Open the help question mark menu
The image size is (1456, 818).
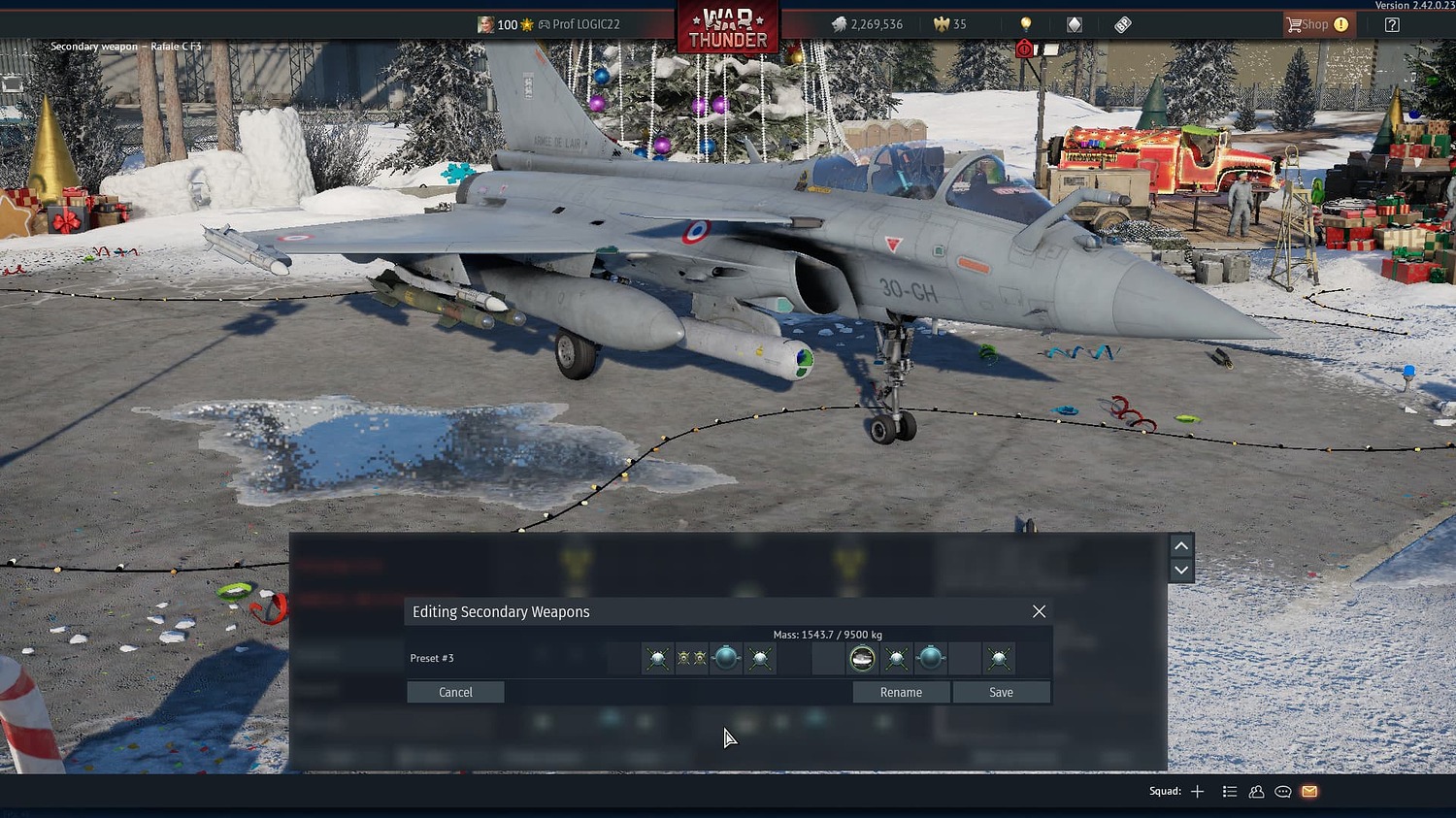point(1392,24)
